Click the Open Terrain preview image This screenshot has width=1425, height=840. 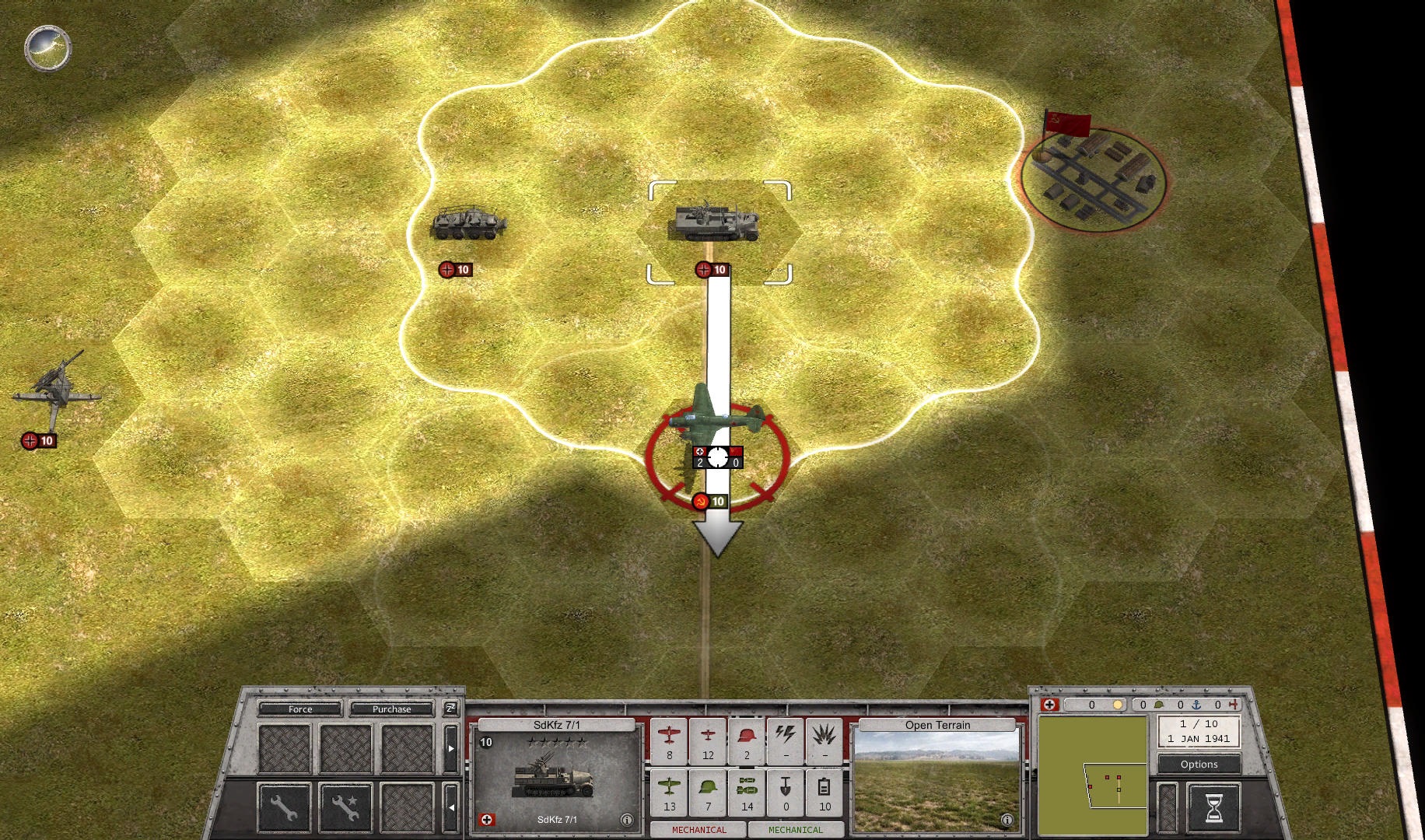click(x=937, y=781)
